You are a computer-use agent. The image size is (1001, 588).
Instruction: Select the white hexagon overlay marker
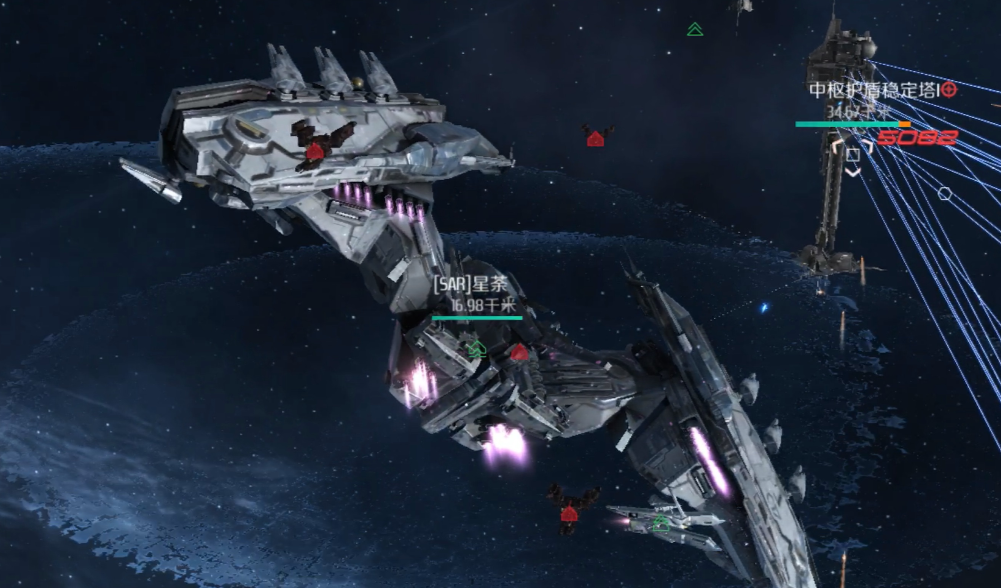pyautogui.click(x=944, y=193)
